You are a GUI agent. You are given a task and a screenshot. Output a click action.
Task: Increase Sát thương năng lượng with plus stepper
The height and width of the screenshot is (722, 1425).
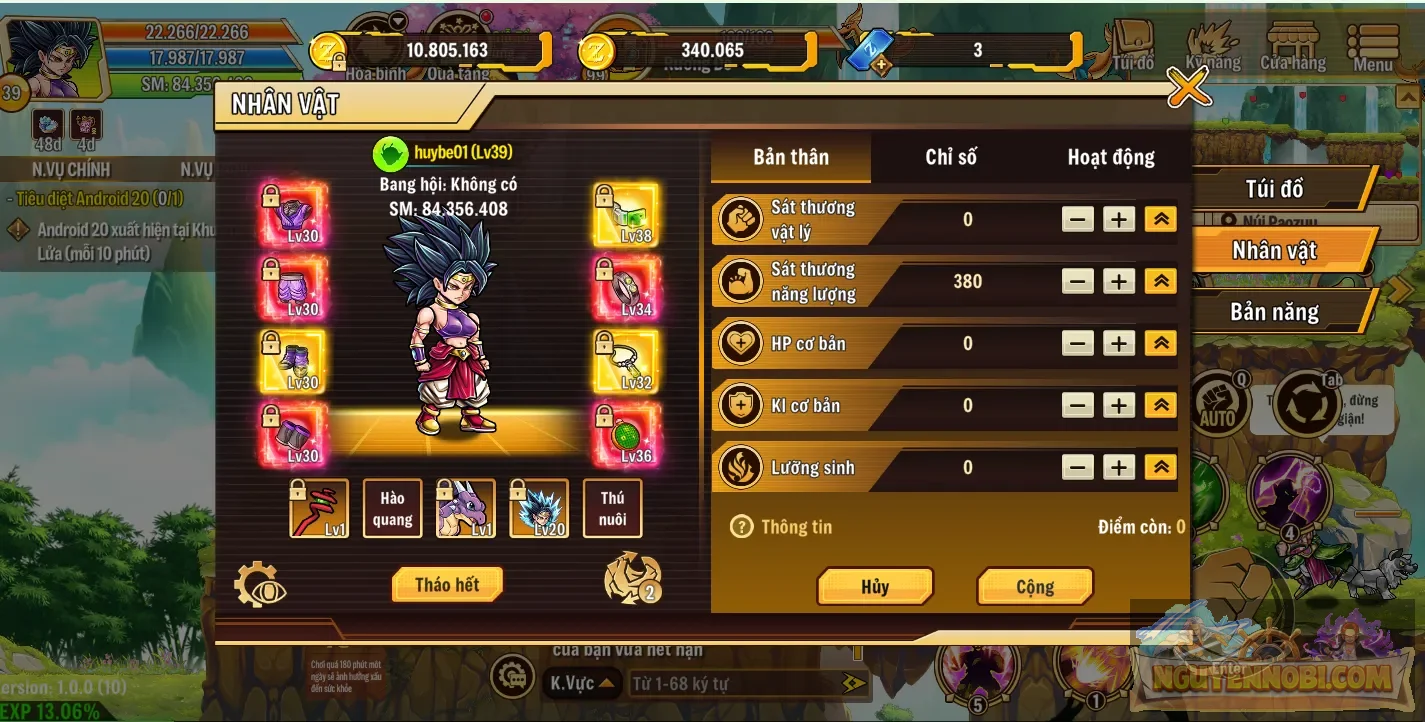click(1118, 281)
